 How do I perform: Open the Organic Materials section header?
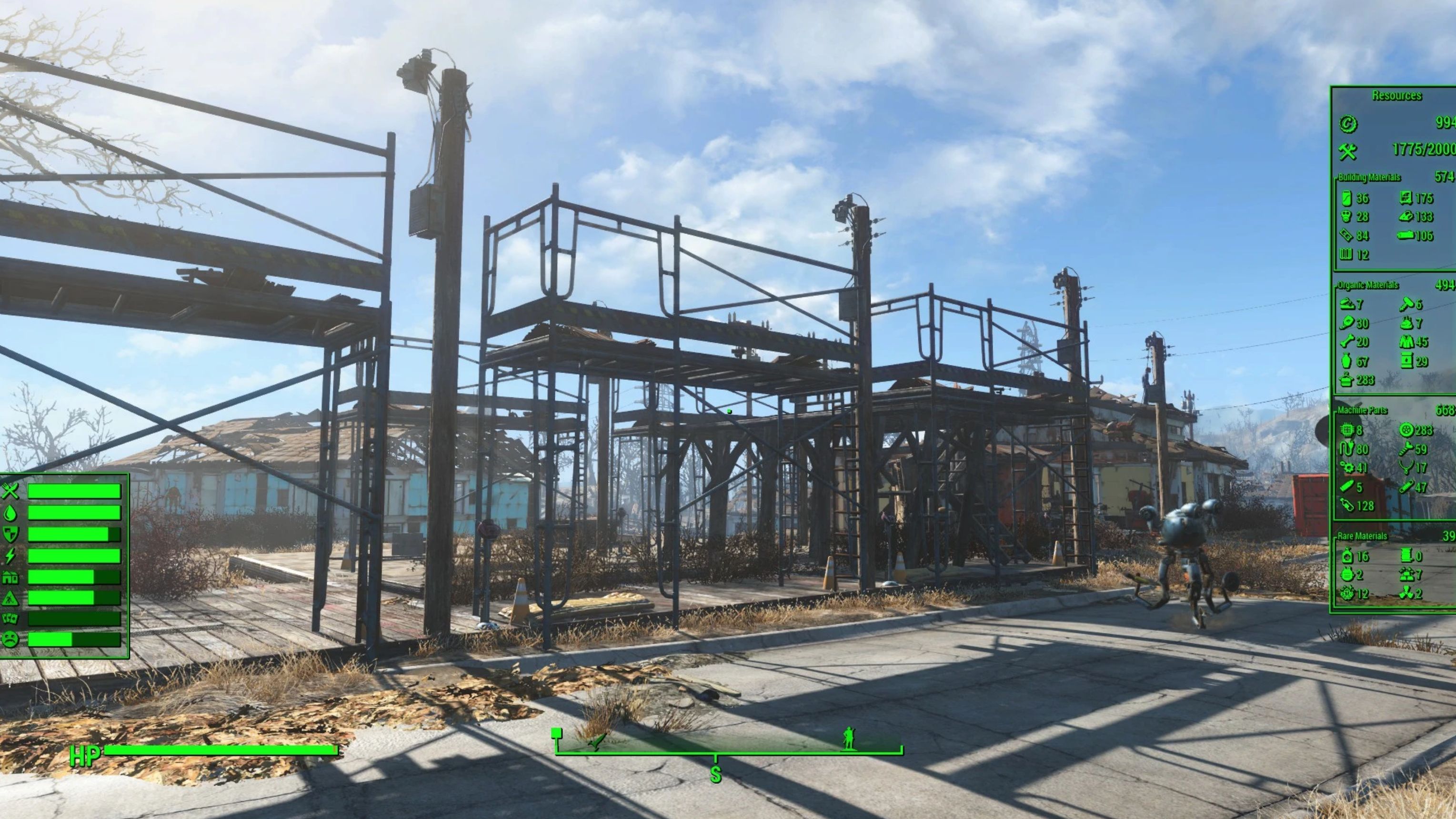click(x=1367, y=285)
